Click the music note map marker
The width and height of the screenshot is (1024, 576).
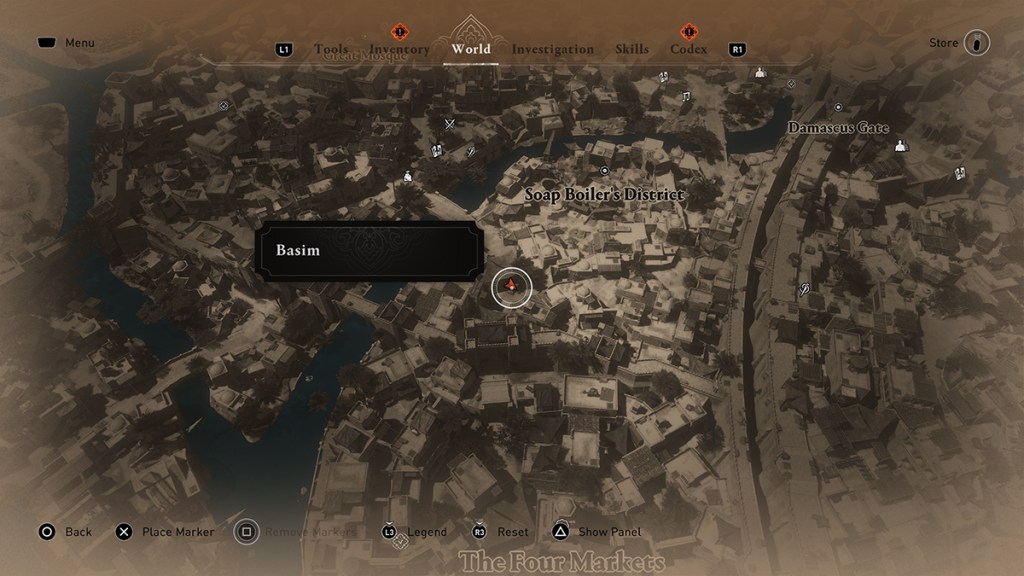coord(686,97)
